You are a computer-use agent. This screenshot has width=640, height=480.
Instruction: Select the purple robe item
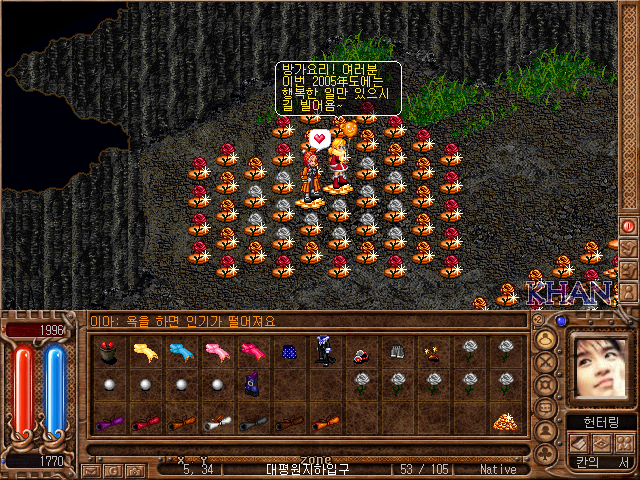click(x=253, y=384)
